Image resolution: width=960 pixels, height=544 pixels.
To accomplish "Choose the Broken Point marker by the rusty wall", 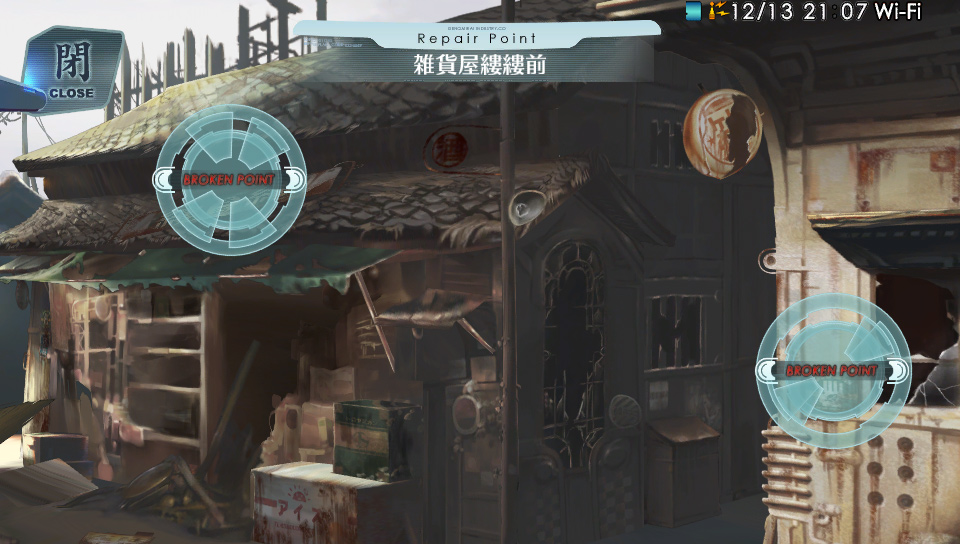I will tap(832, 370).
